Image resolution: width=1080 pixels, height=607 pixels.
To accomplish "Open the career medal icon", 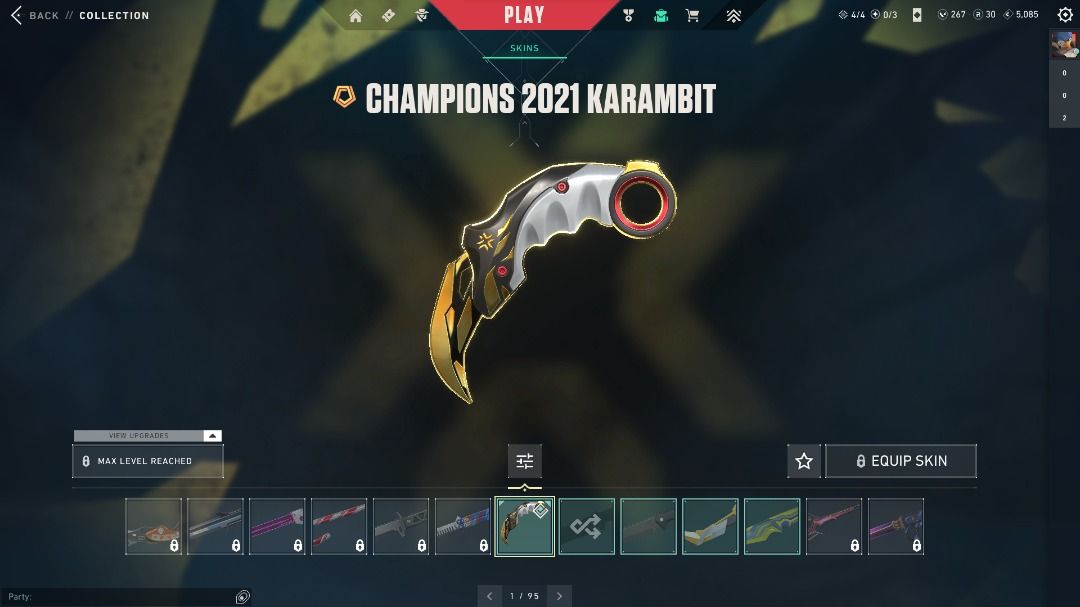I will coord(628,16).
